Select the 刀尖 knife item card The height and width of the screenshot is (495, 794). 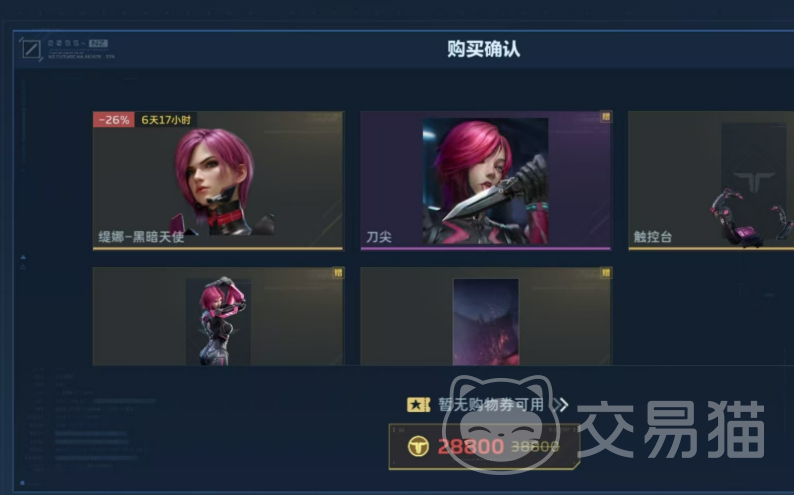485,180
